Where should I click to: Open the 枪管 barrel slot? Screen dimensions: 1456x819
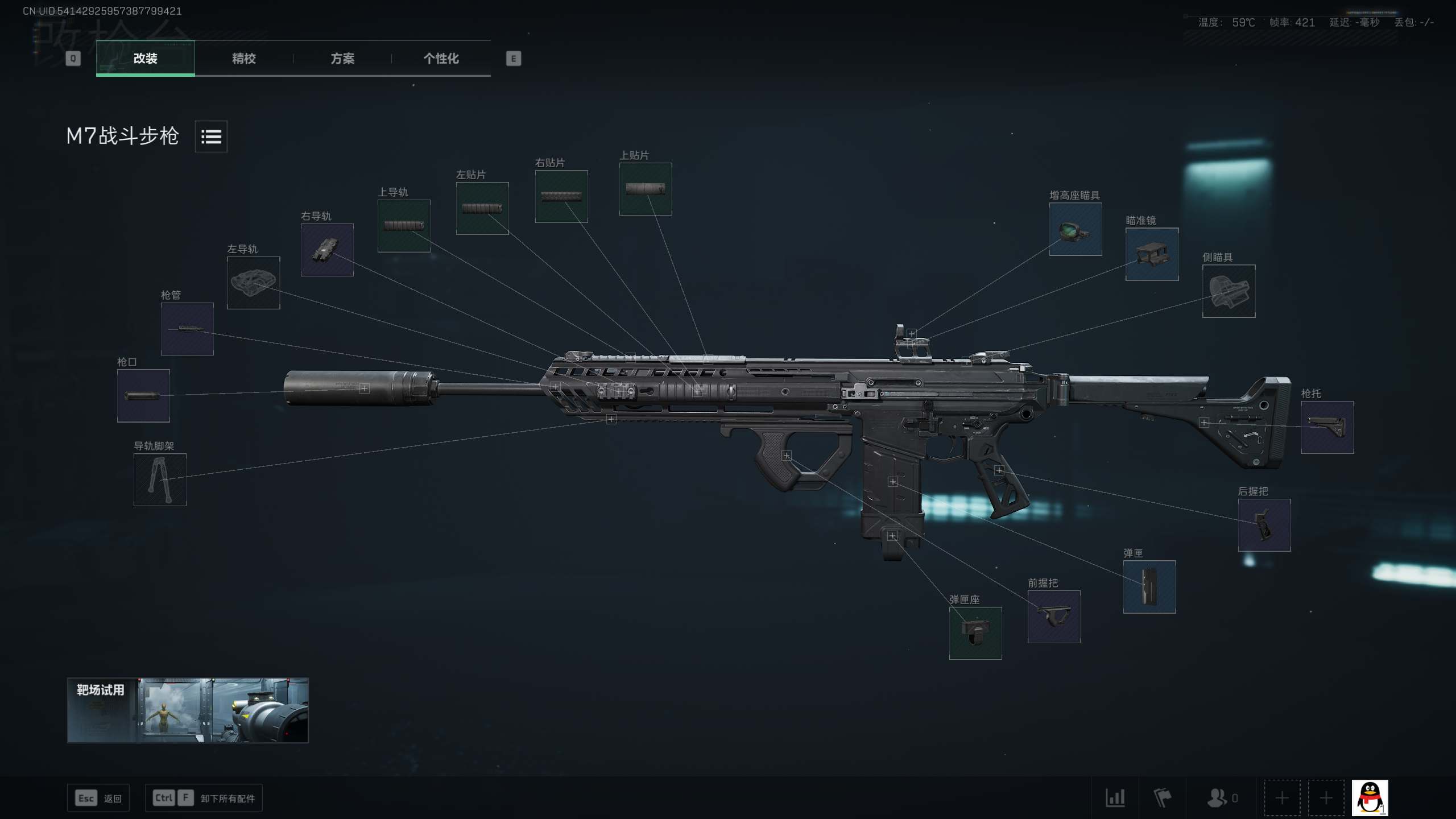coord(187,329)
